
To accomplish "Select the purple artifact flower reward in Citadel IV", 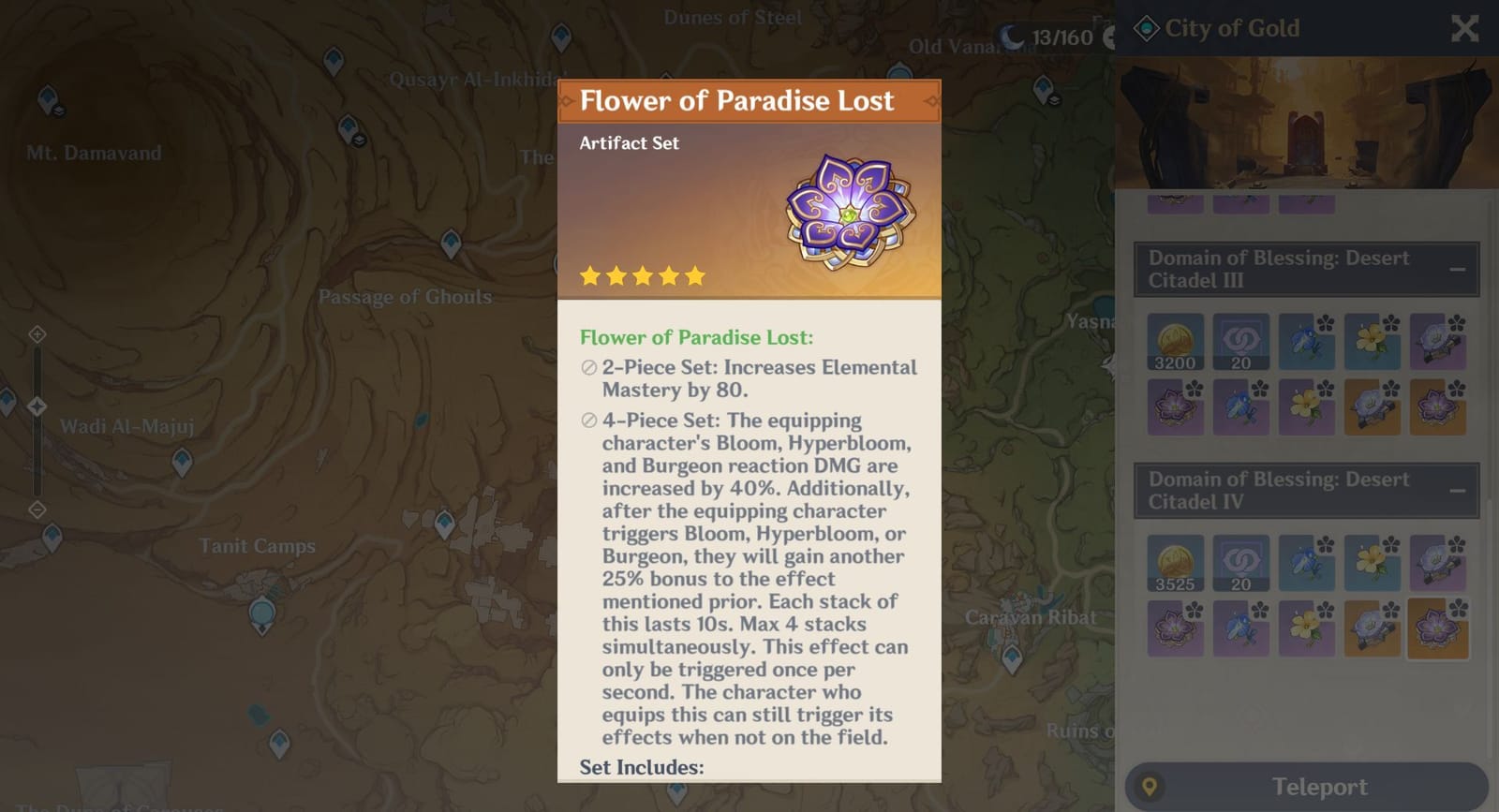I will [x=1175, y=628].
